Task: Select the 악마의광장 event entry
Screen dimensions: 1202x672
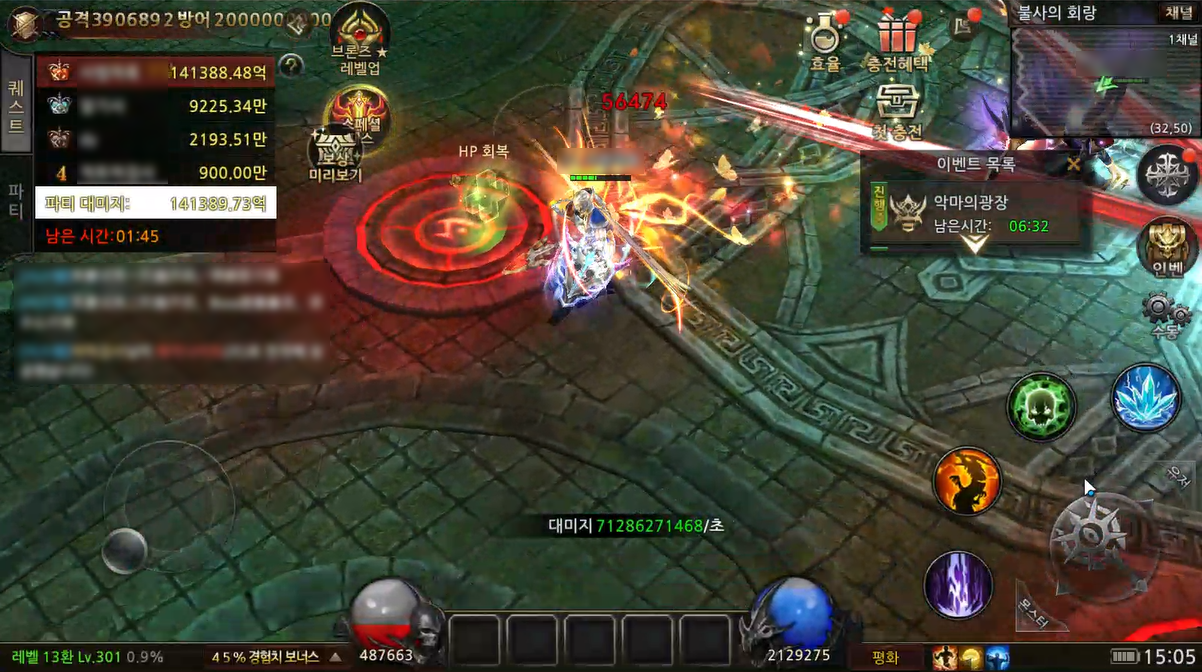Action: pyautogui.click(x=975, y=214)
